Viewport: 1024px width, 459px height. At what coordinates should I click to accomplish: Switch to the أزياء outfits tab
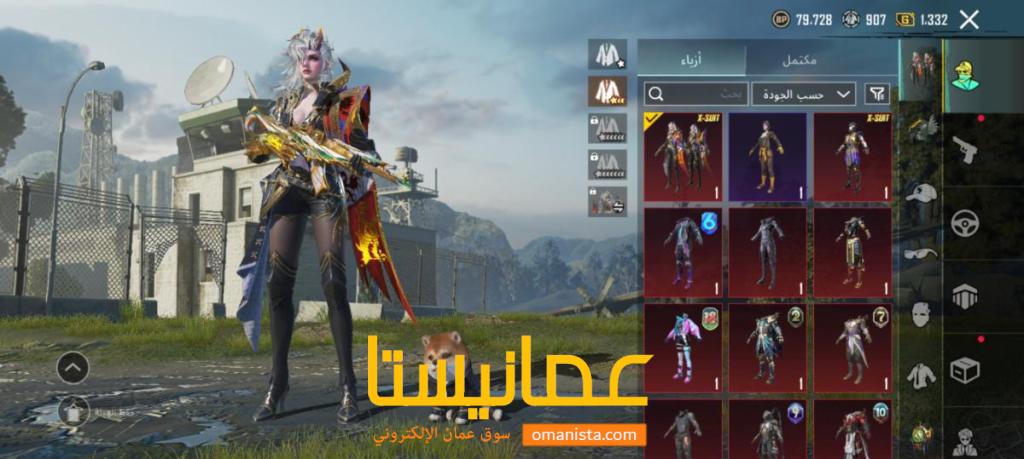(690, 58)
